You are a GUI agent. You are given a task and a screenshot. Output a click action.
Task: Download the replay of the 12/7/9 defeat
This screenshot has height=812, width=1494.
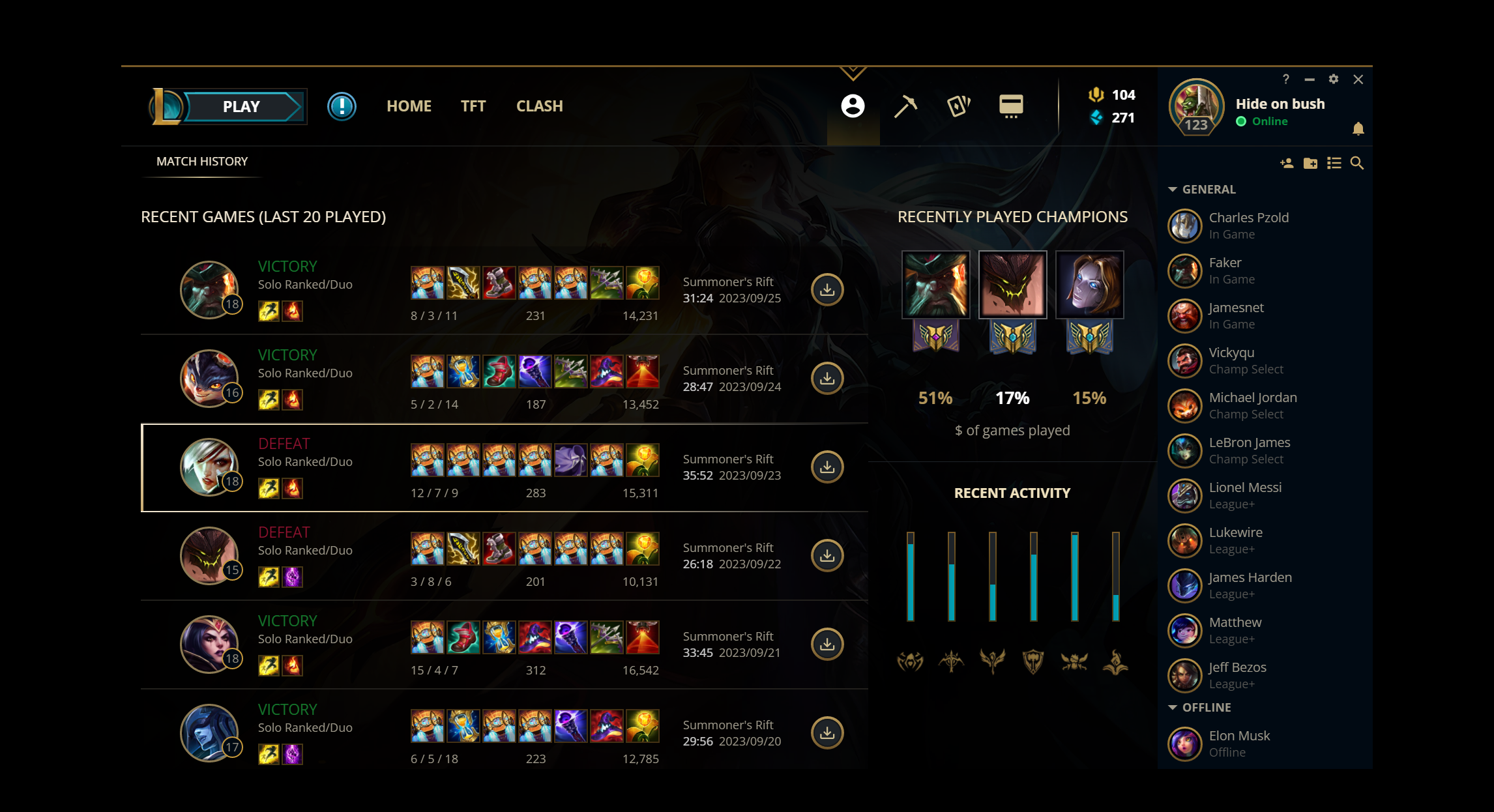tap(827, 467)
